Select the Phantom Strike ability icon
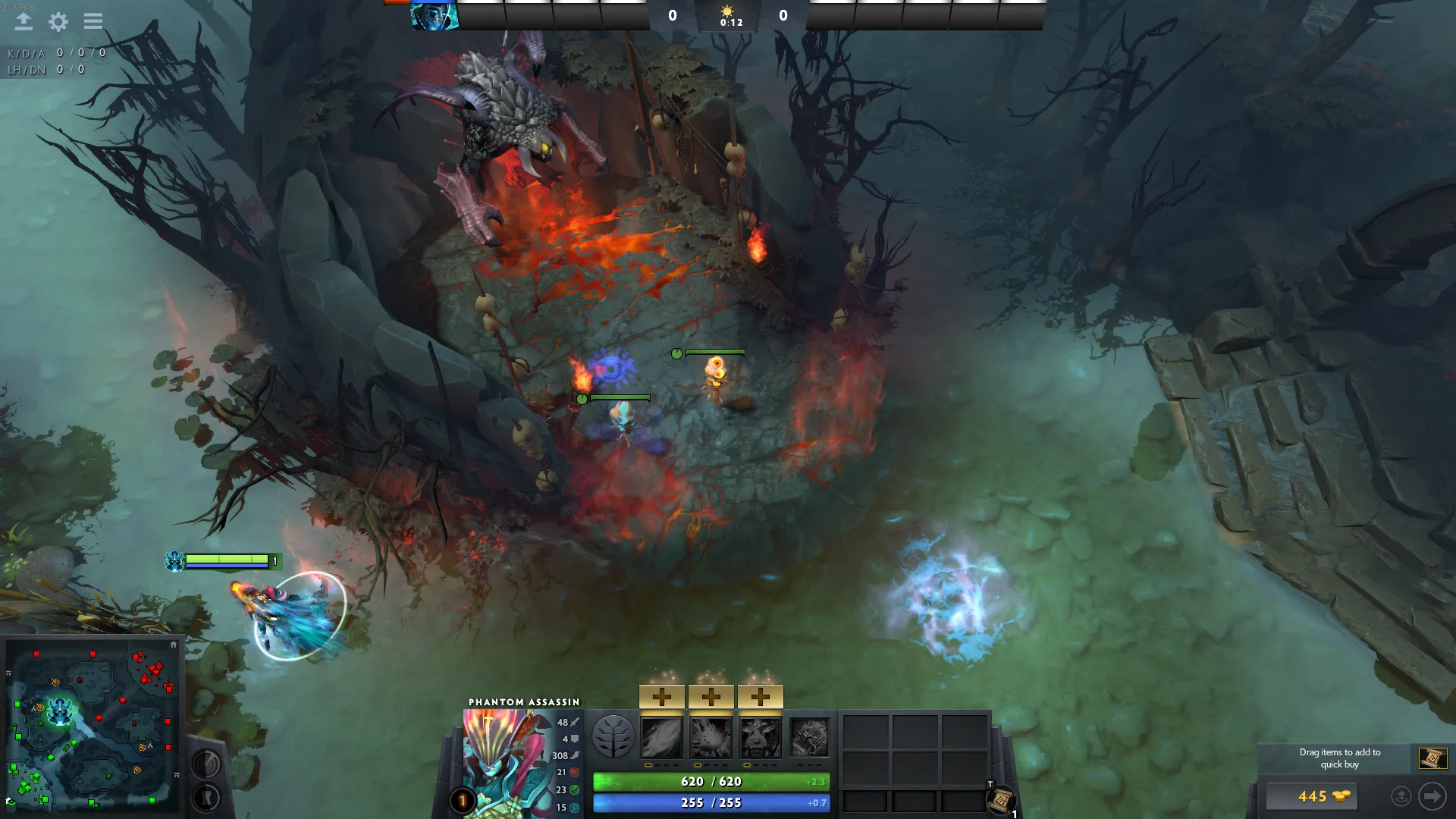 (x=711, y=738)
